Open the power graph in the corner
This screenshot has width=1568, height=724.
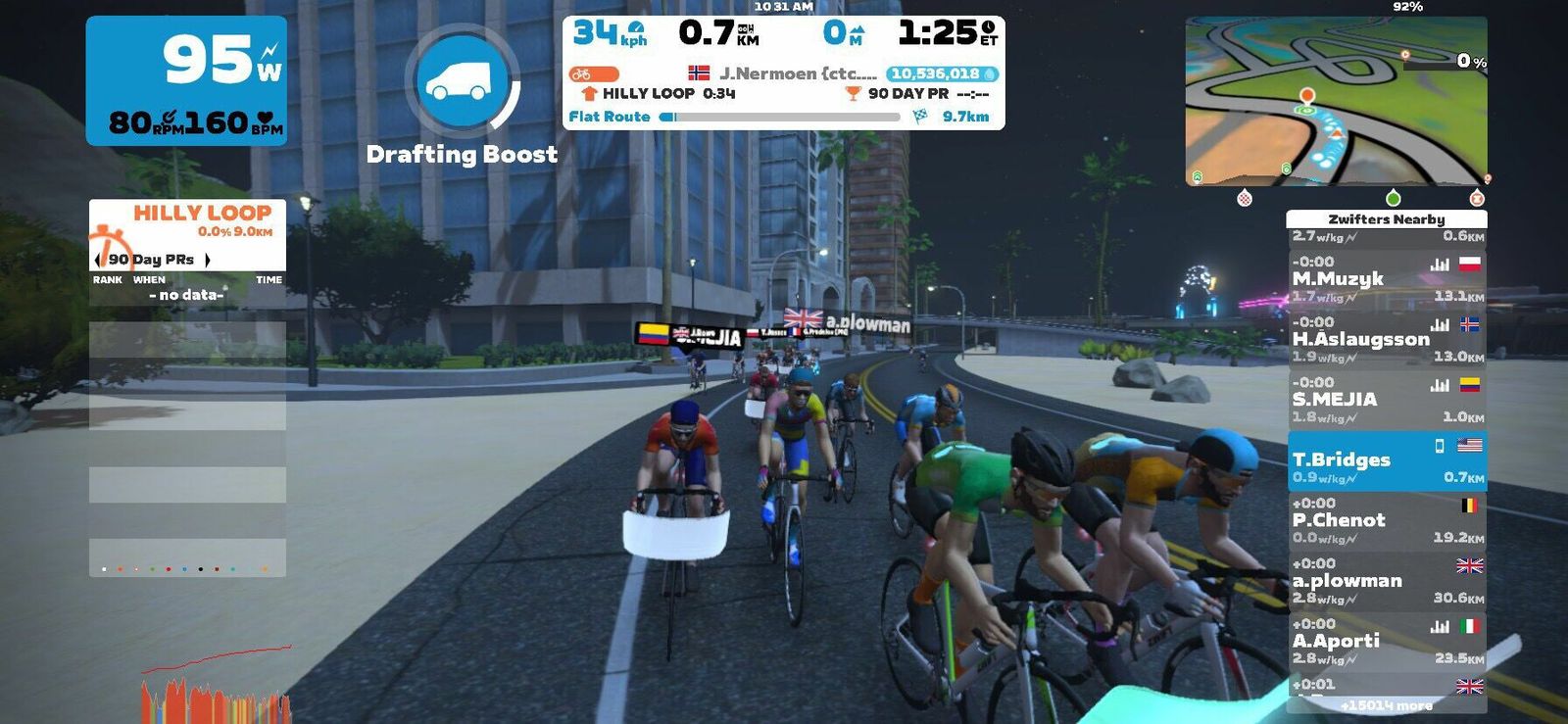point(216,686)
